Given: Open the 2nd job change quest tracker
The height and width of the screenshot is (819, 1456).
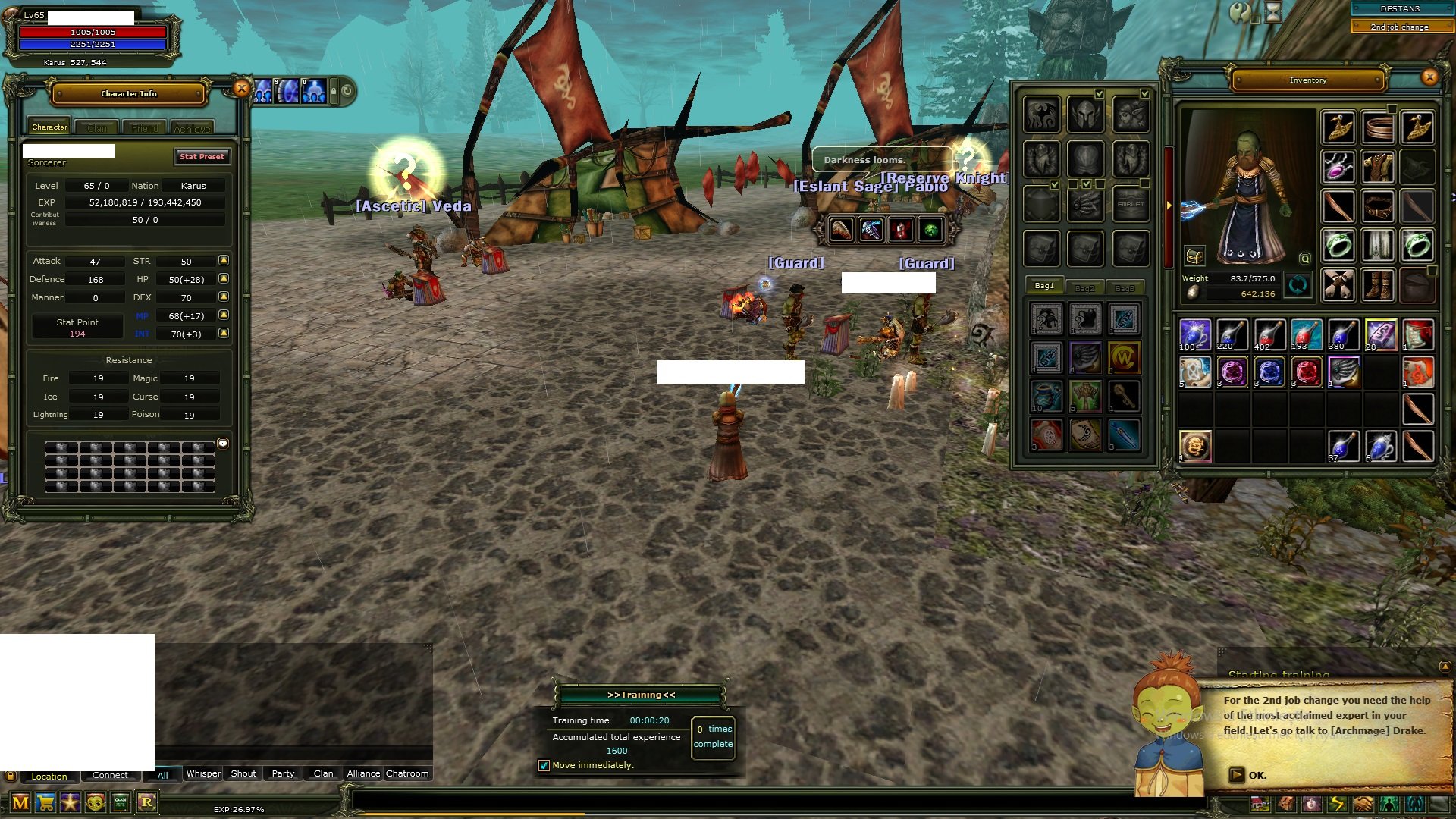Looking at the screenshot, I should pyautogui.click(x=1399, y=27).
